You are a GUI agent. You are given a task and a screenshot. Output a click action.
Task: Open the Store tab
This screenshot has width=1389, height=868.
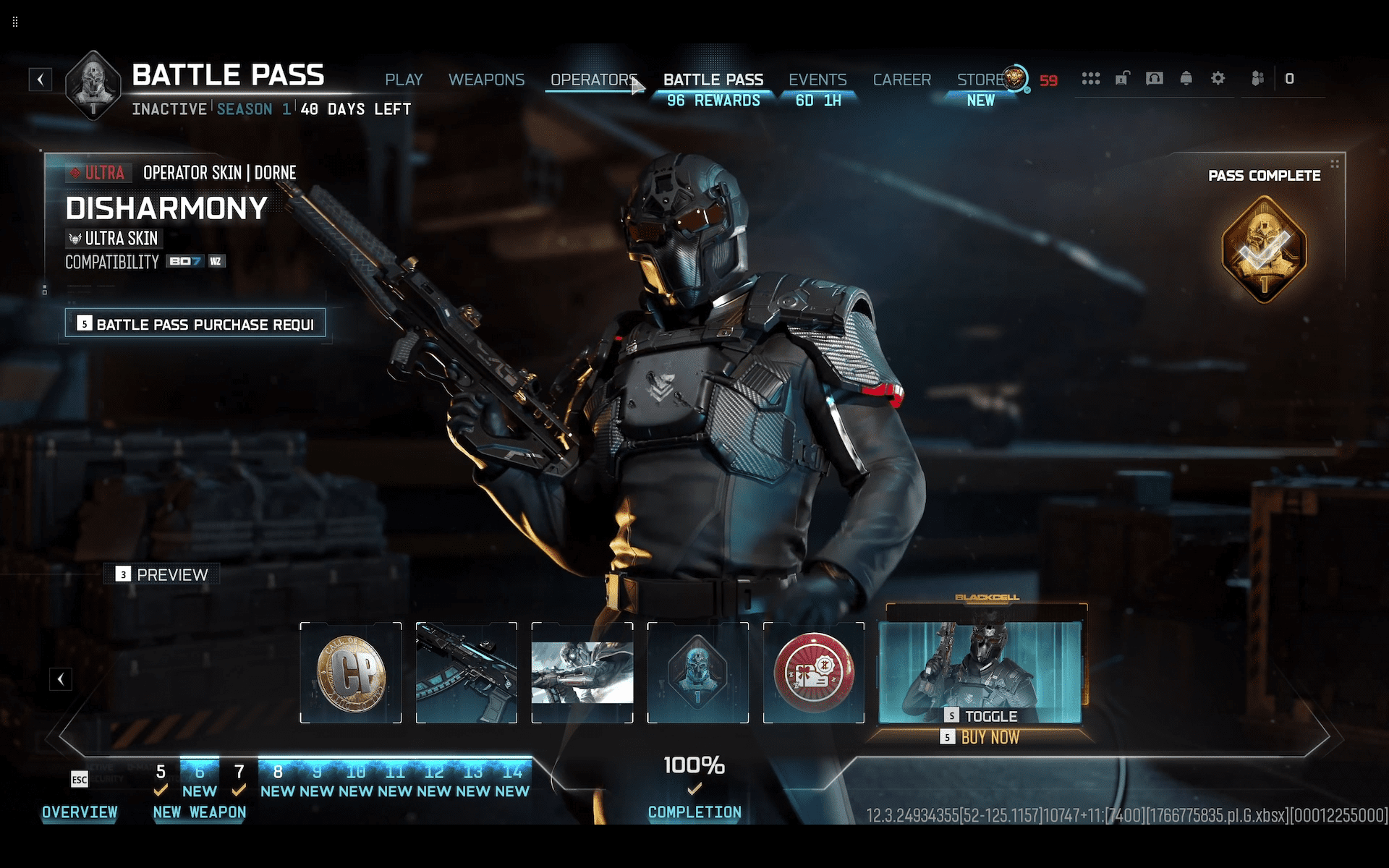(980, 80)
